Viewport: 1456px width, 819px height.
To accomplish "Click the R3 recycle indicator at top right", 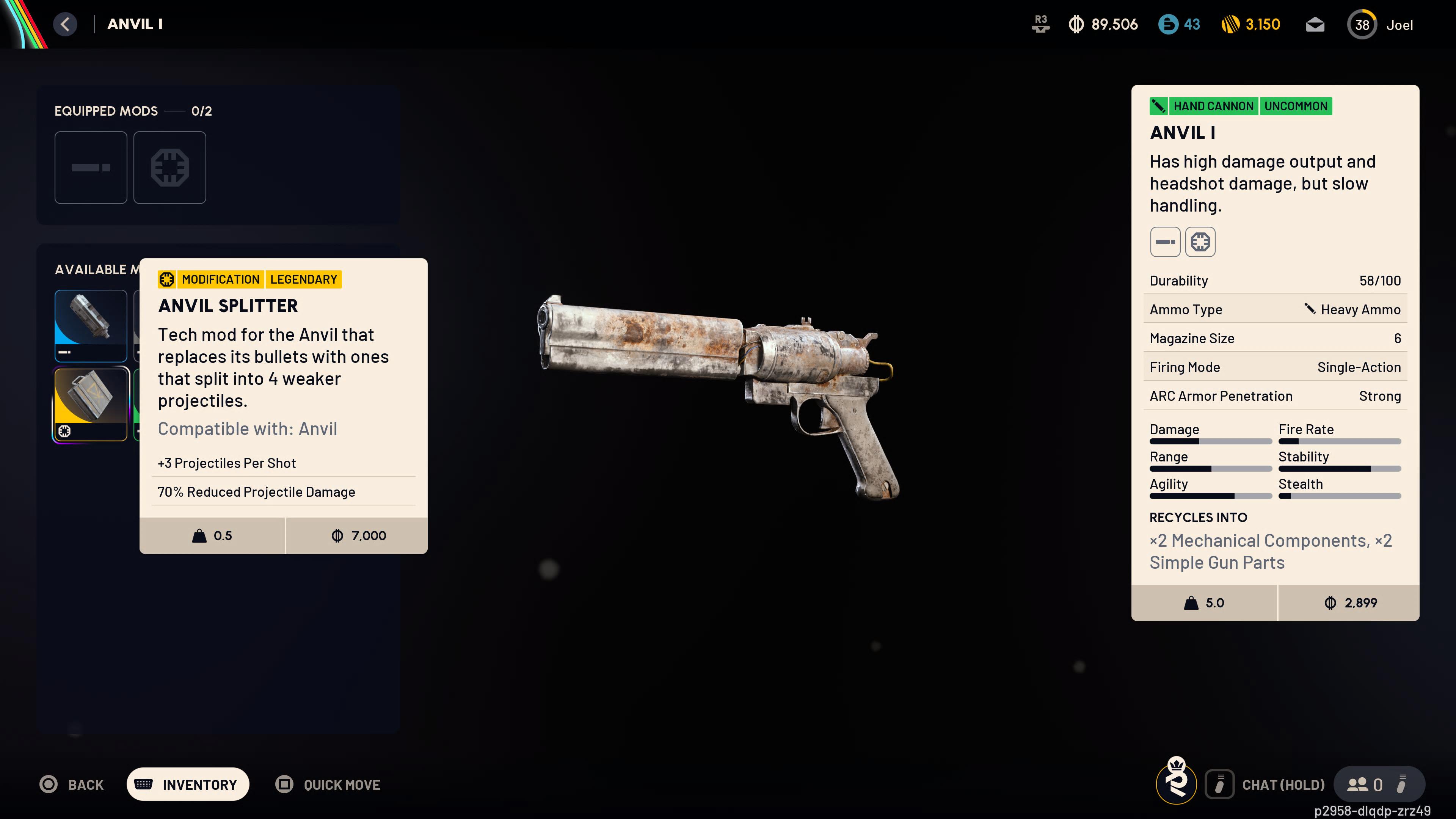I will [x=1040, y=24].
